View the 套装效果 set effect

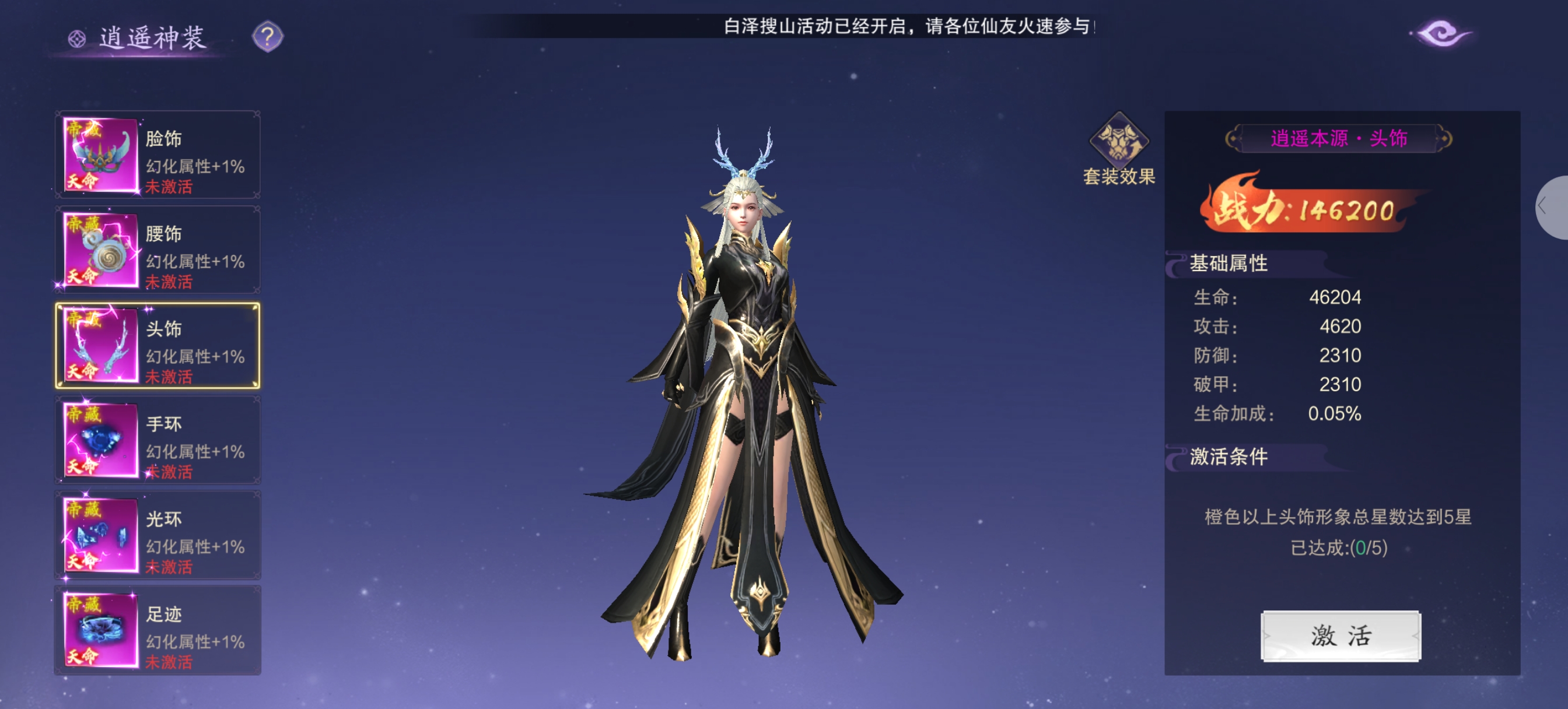(x=1119, y=149)
